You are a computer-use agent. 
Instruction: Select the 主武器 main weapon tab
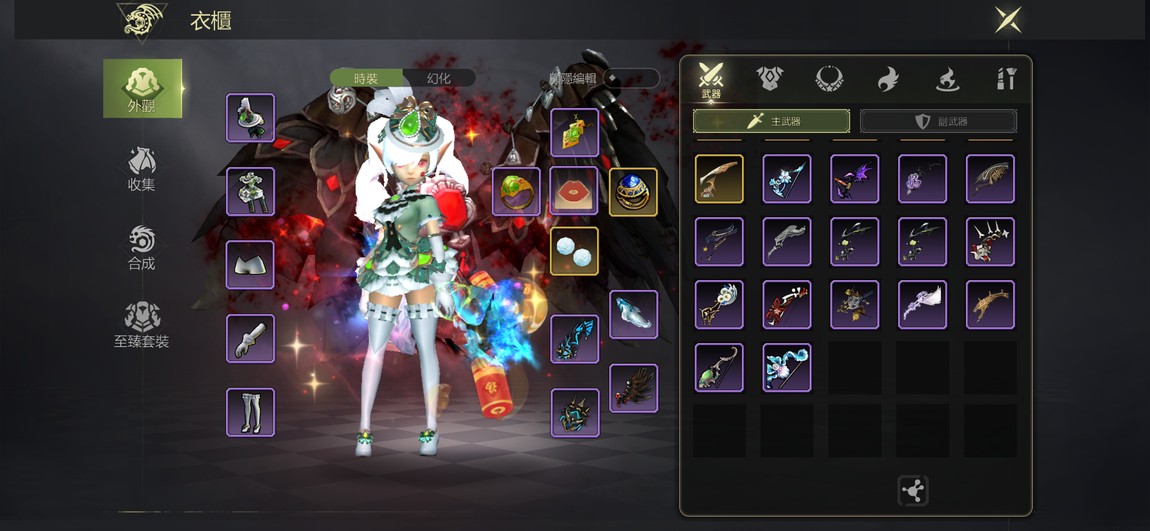tap(771, 121)
